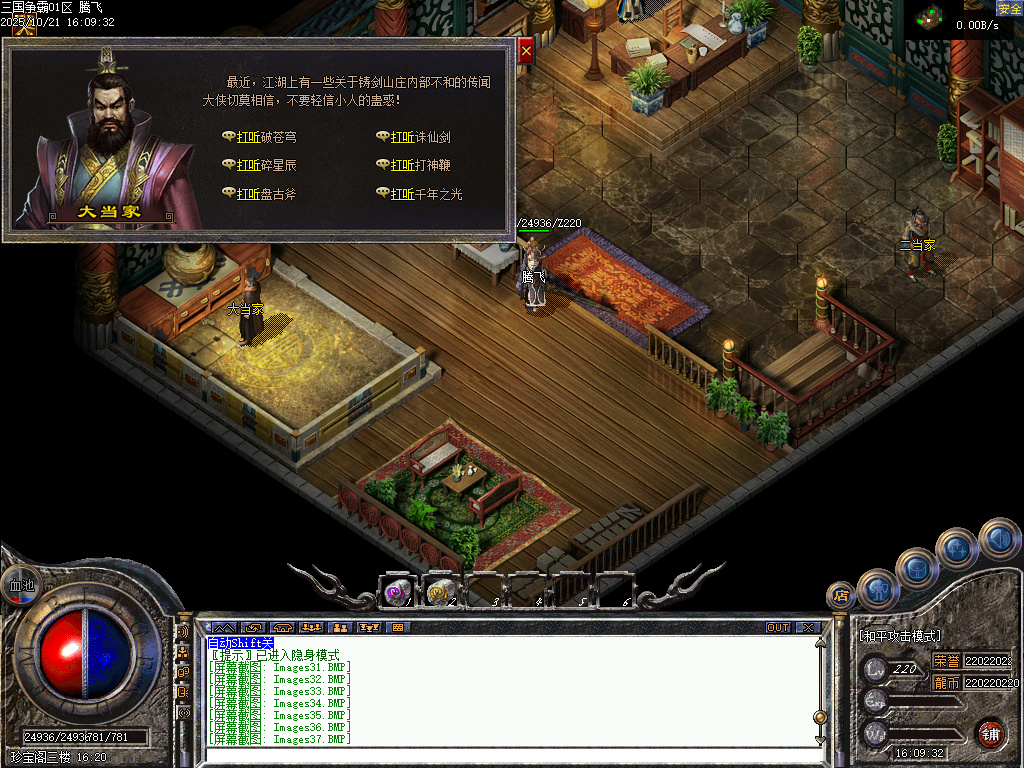
Task: Use the purple swirl item in hotbar slot 1
Action: point(397,592)
